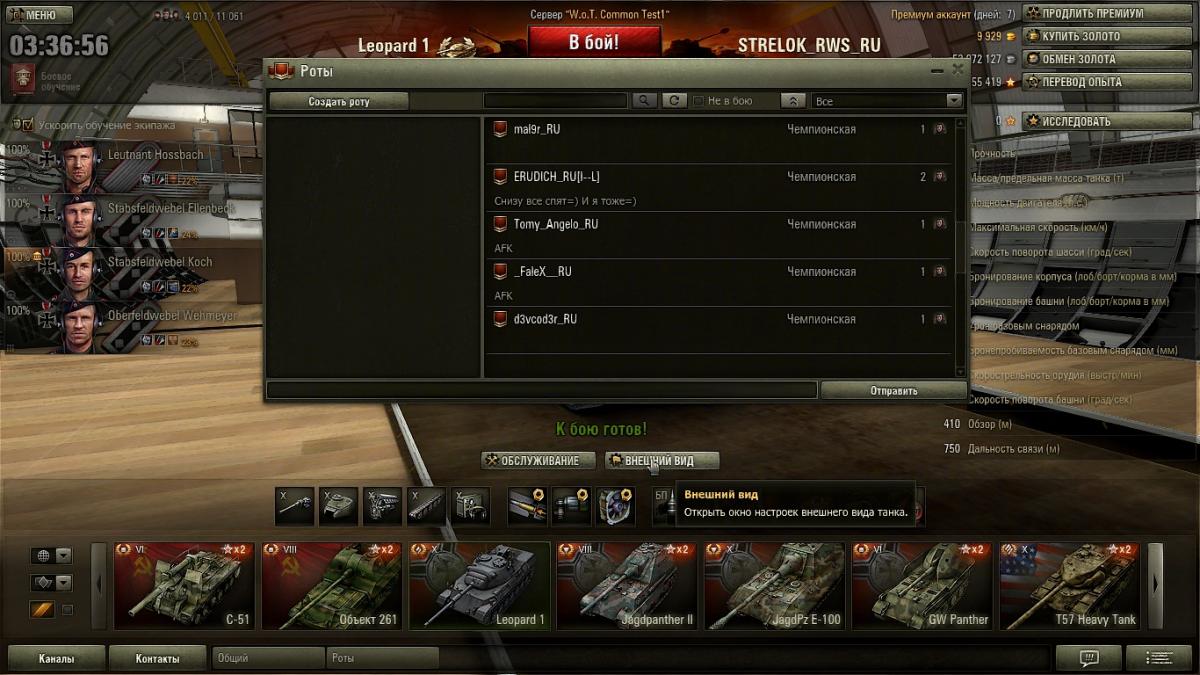
Task: Open the main Меню button
Action: (x=40, y=15)
